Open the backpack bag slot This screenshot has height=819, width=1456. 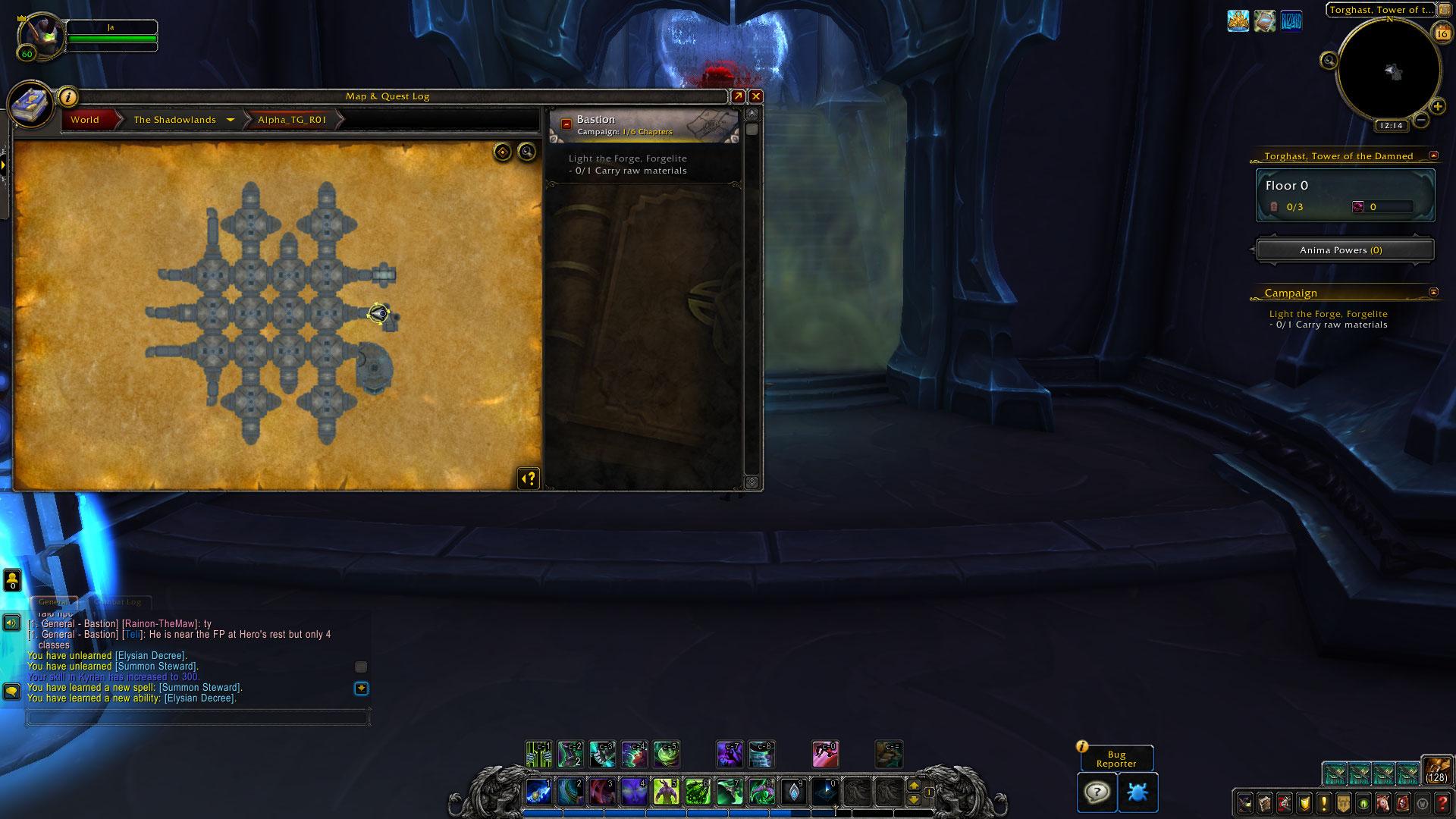point(1436,769)
